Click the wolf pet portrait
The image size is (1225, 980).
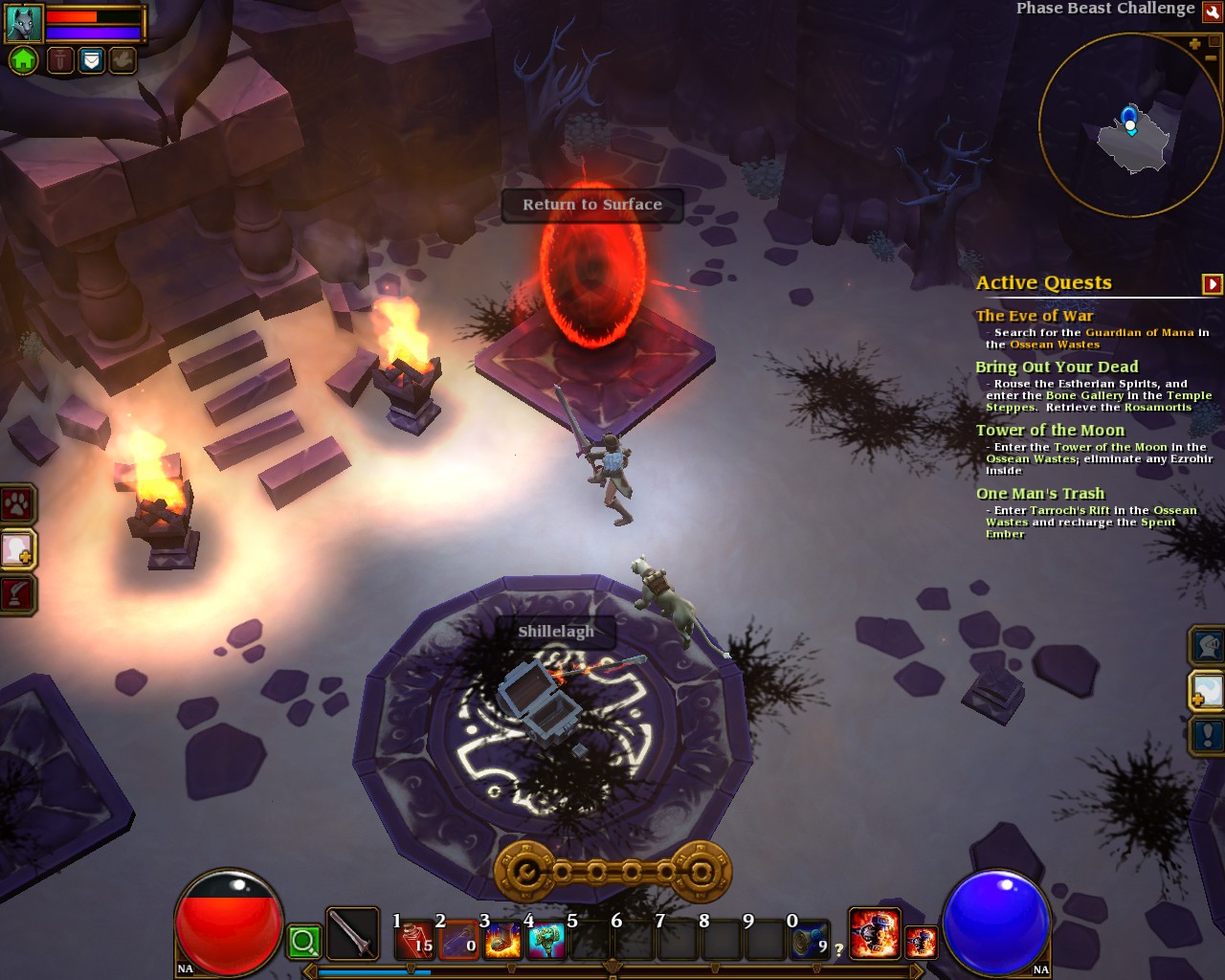(23, 24)
